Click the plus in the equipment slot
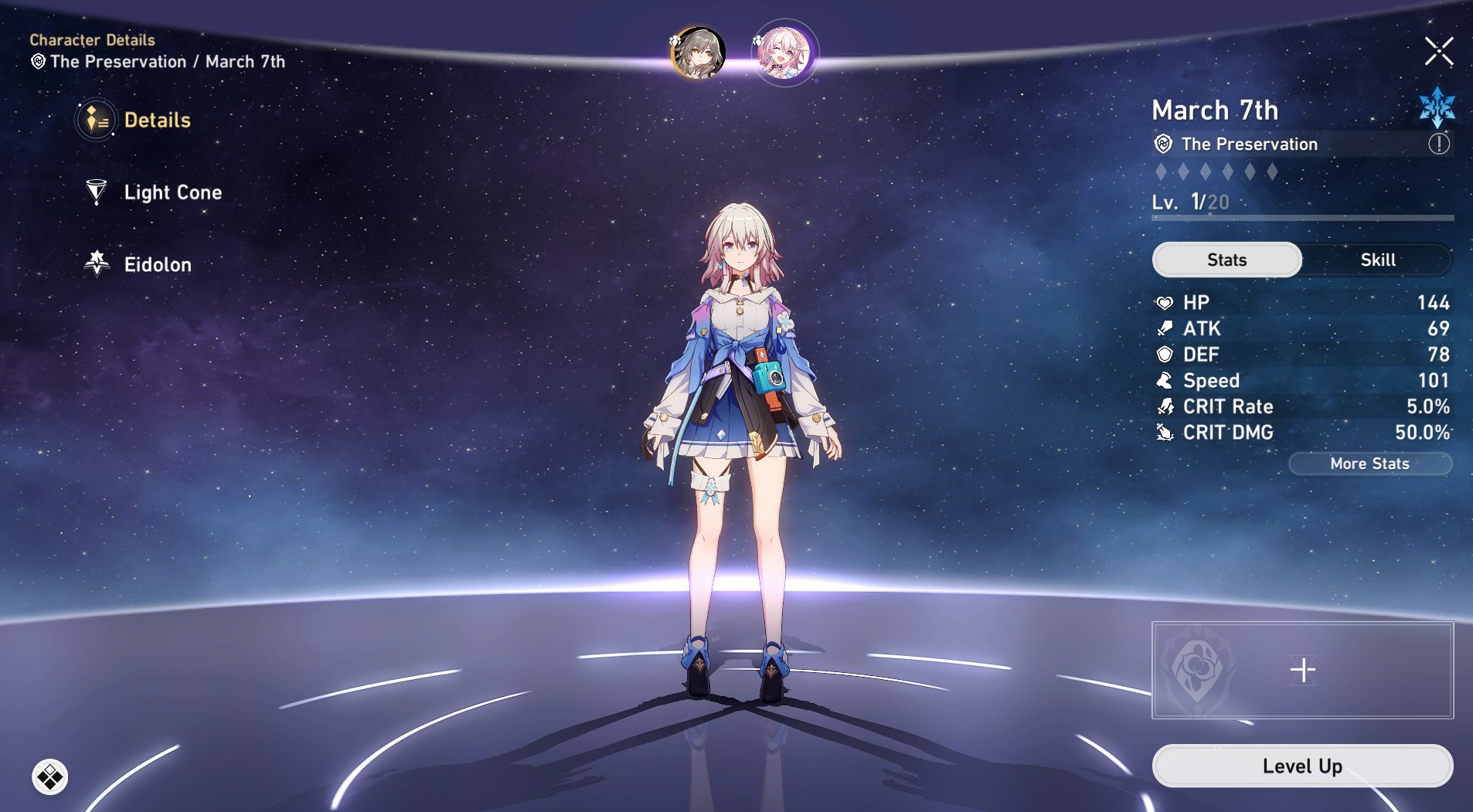The width and height of the screenshot is (1473, 812). pyautogui.click(x=1304, y=670)
